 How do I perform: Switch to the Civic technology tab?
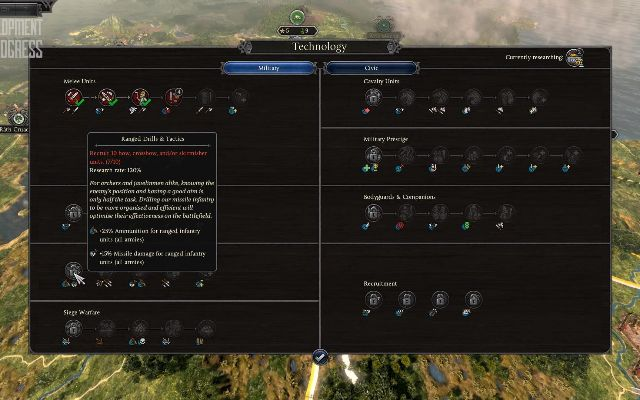(371, 67)
